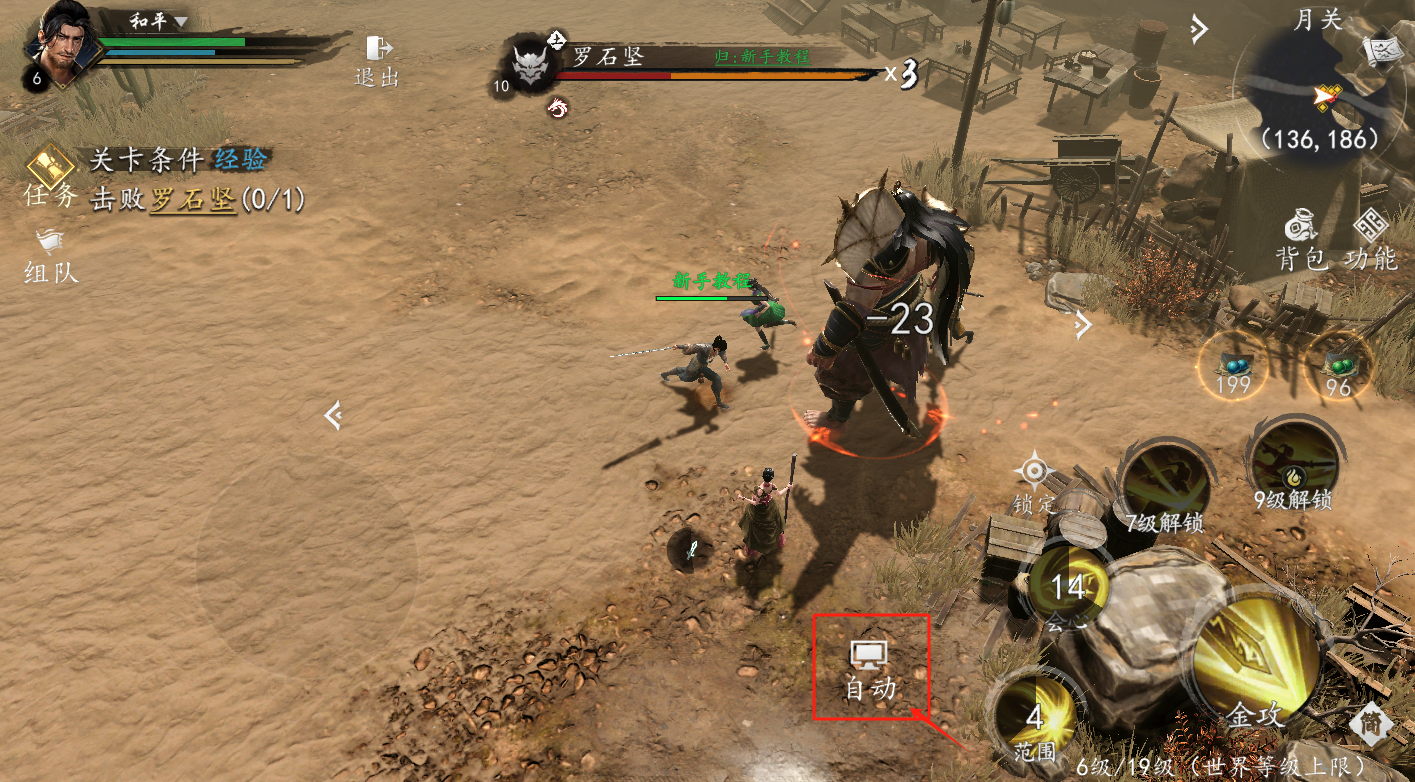Tap the 锁定 target lock button
The width and height of the screenshot is (1415, 782).
coord(1035,480)
